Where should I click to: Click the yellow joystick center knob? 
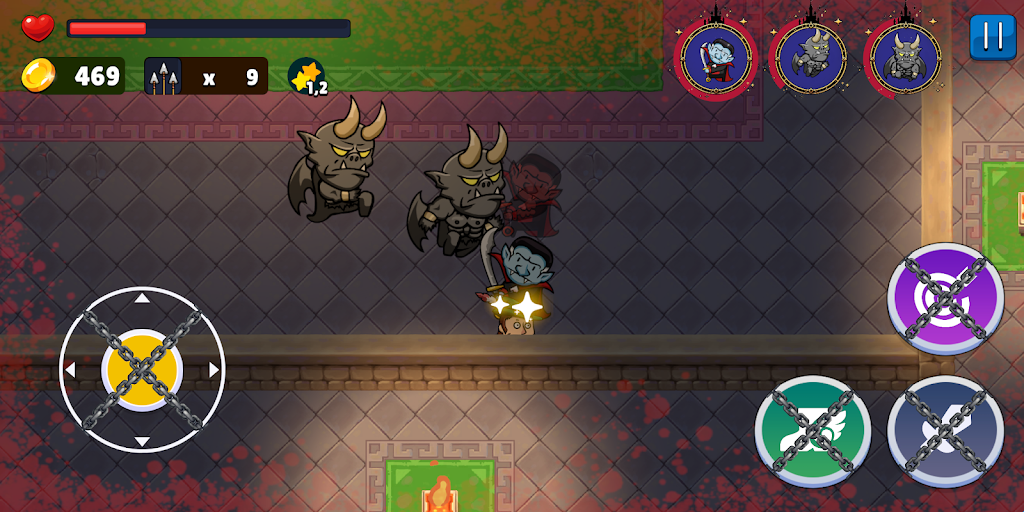[142, 369]
